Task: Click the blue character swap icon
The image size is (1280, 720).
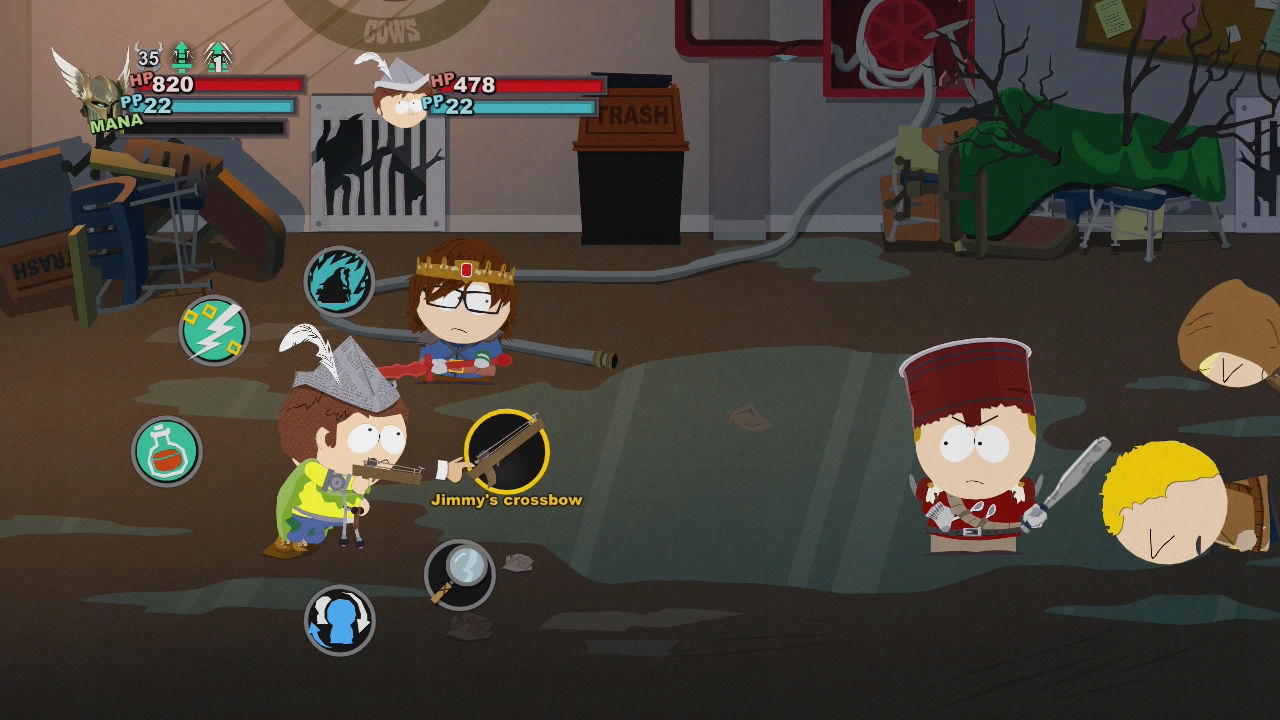Action: 337,619
